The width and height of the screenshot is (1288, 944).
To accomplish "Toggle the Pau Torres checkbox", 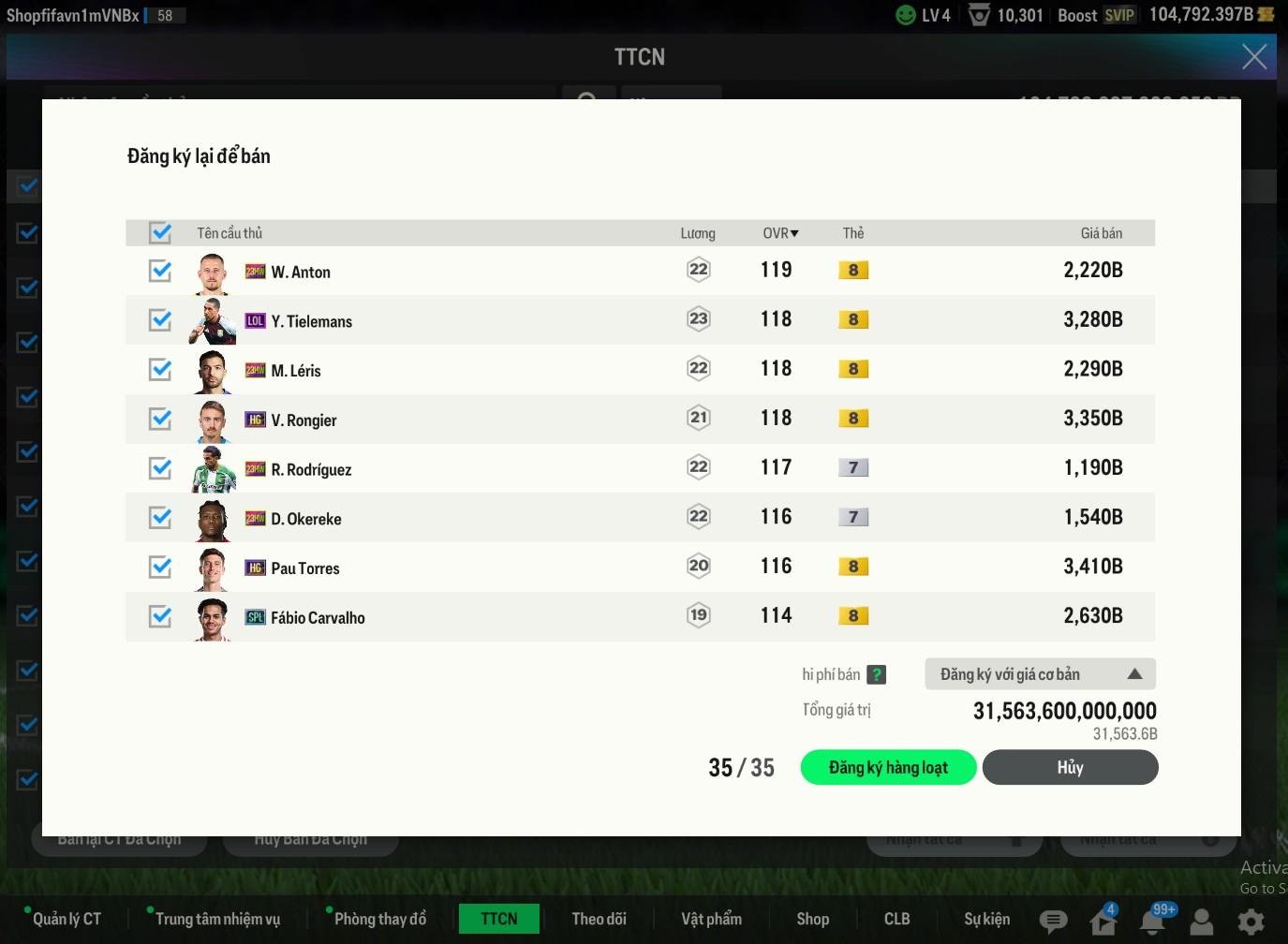I will [160, 567].
